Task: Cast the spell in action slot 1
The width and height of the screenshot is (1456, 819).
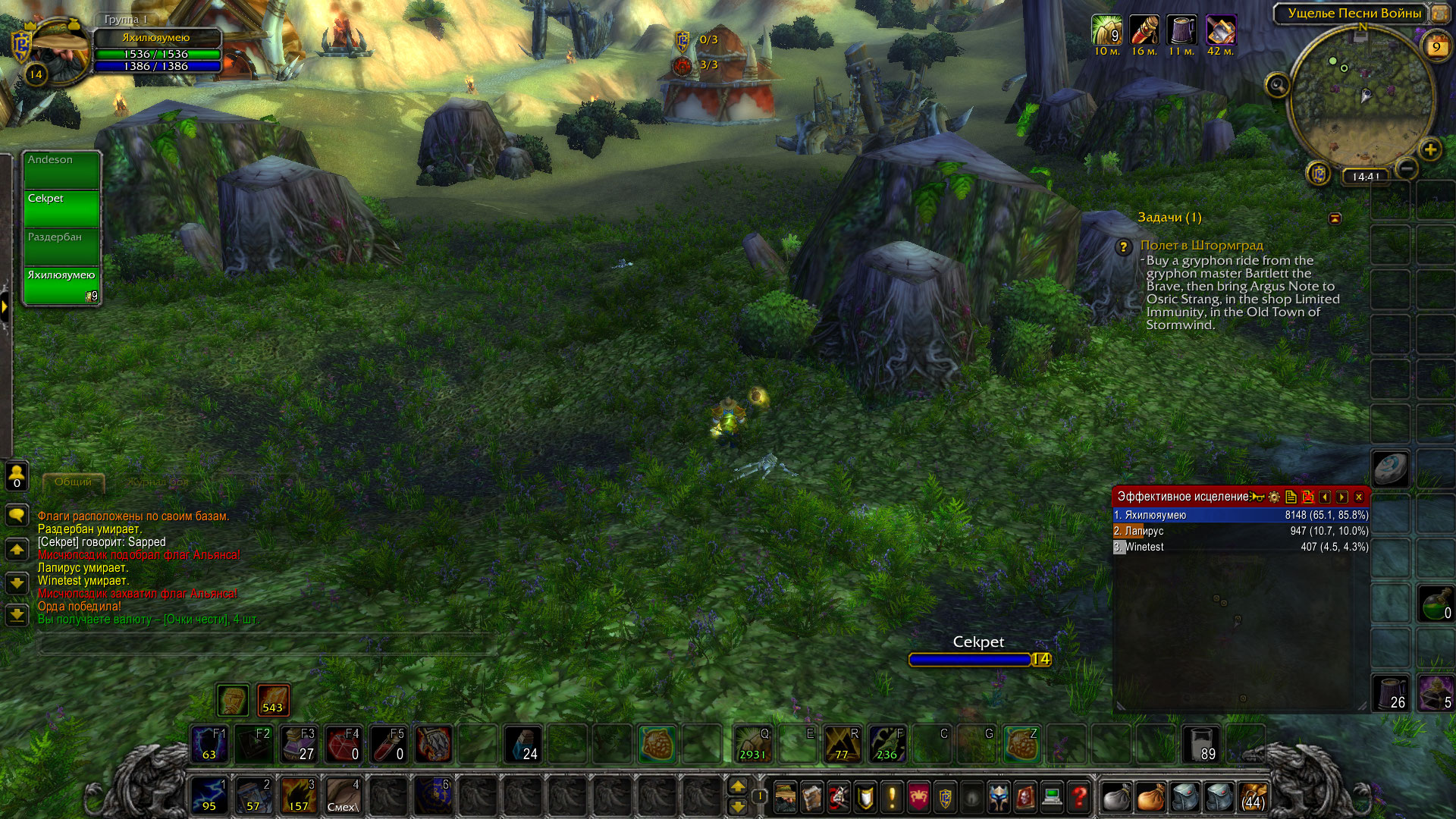Action: (209, 795)
